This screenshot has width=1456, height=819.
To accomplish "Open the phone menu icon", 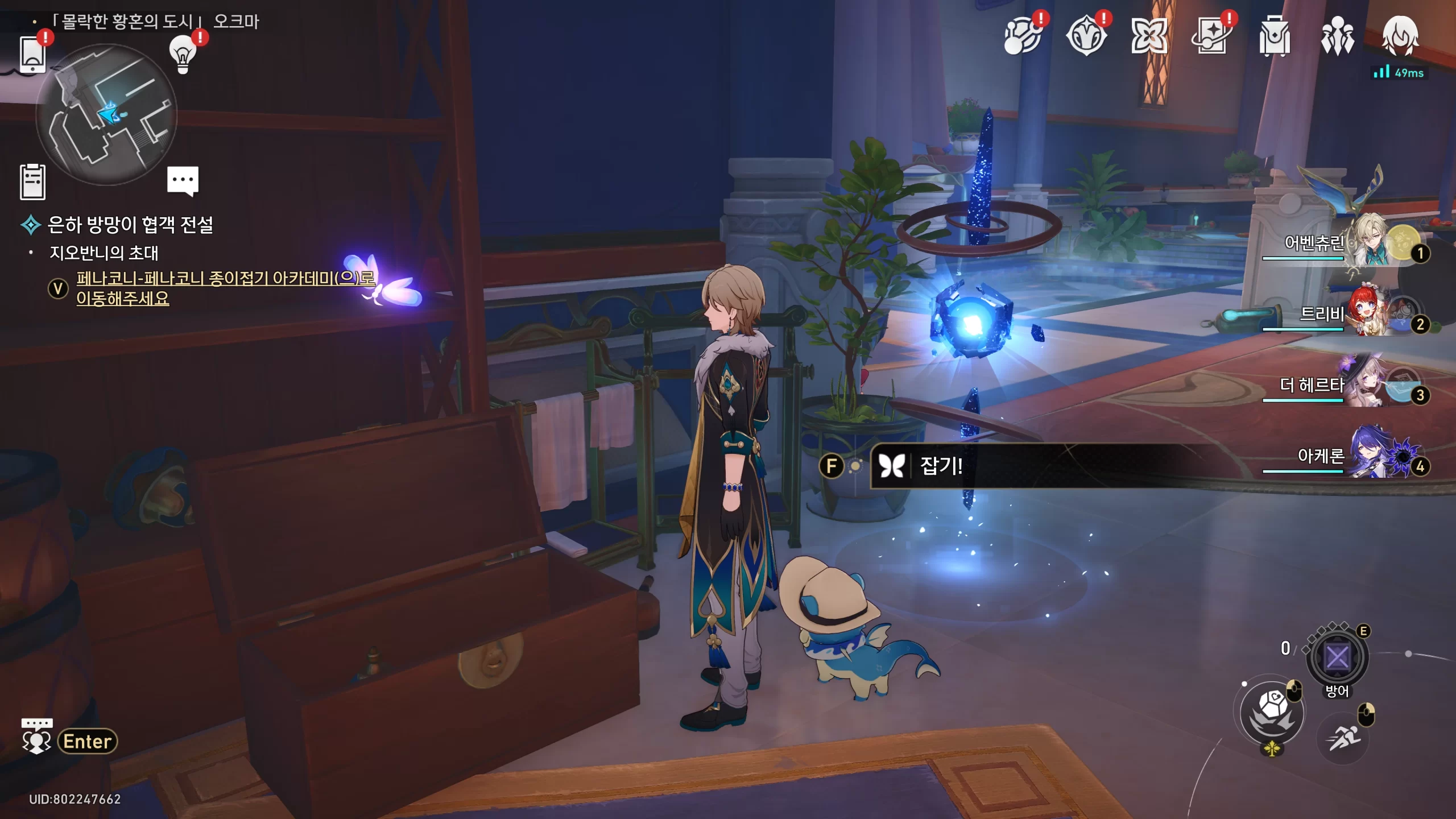I will pos(32,55).
